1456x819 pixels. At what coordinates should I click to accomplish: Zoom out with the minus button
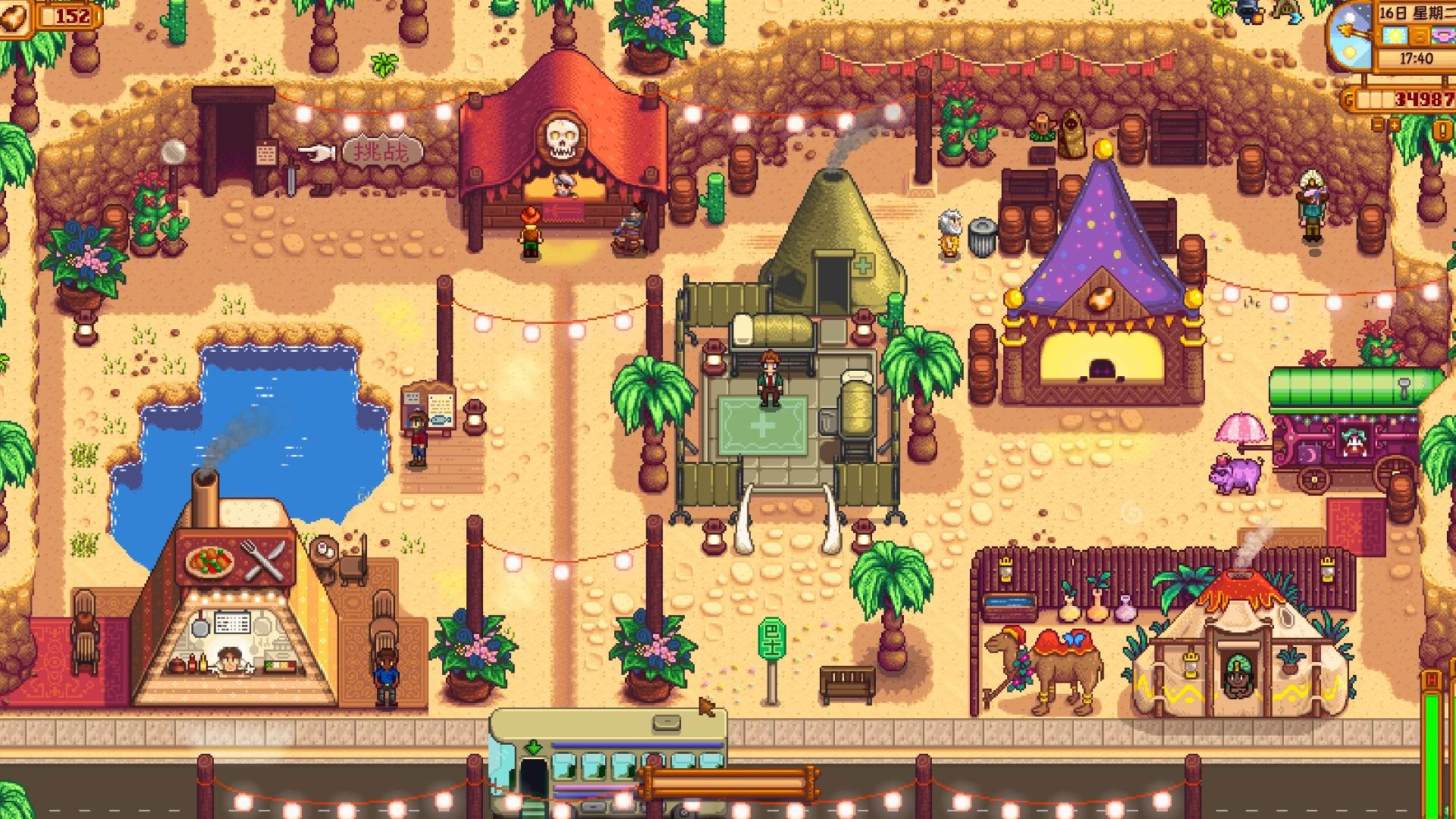(x=1378, y=125)
